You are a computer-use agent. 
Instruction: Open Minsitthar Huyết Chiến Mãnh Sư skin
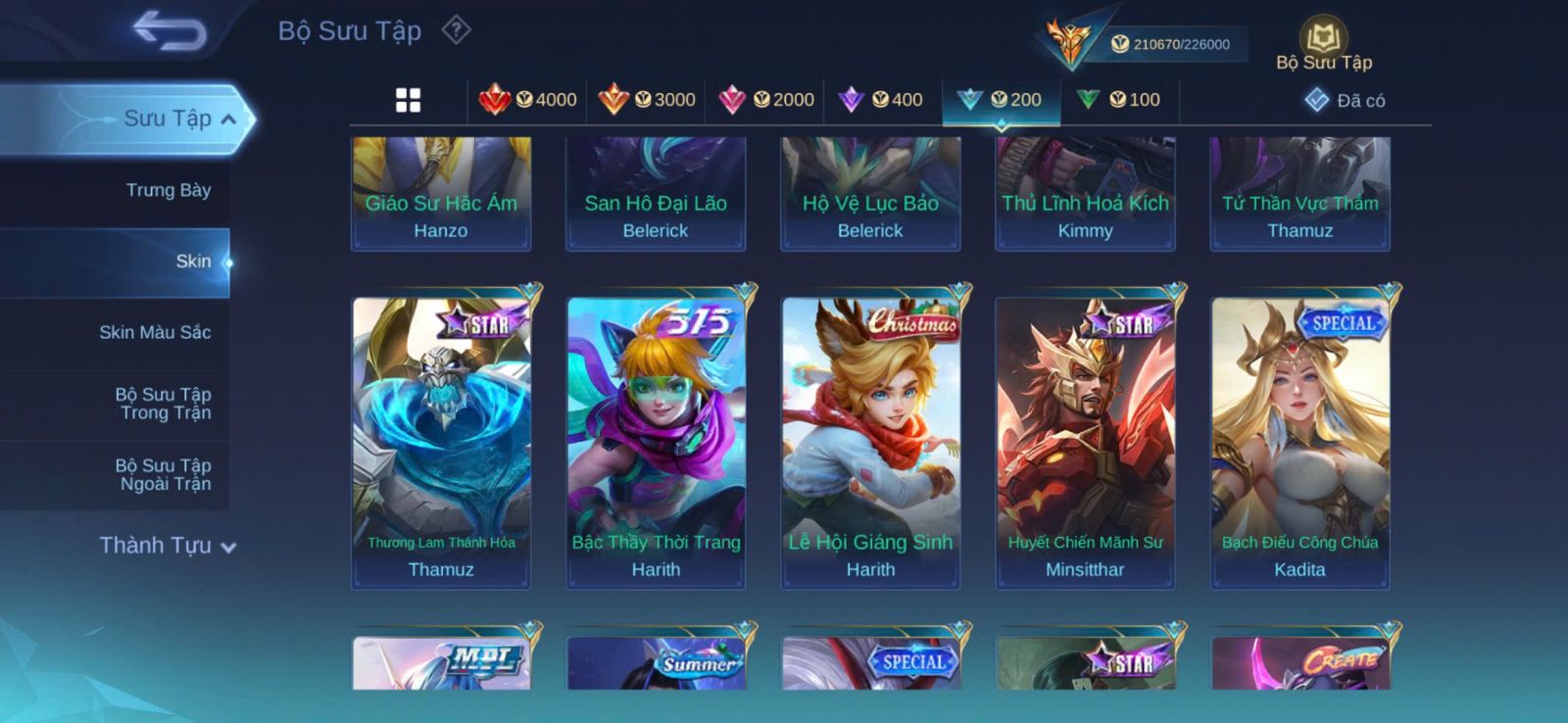(x=1085, y=441)
